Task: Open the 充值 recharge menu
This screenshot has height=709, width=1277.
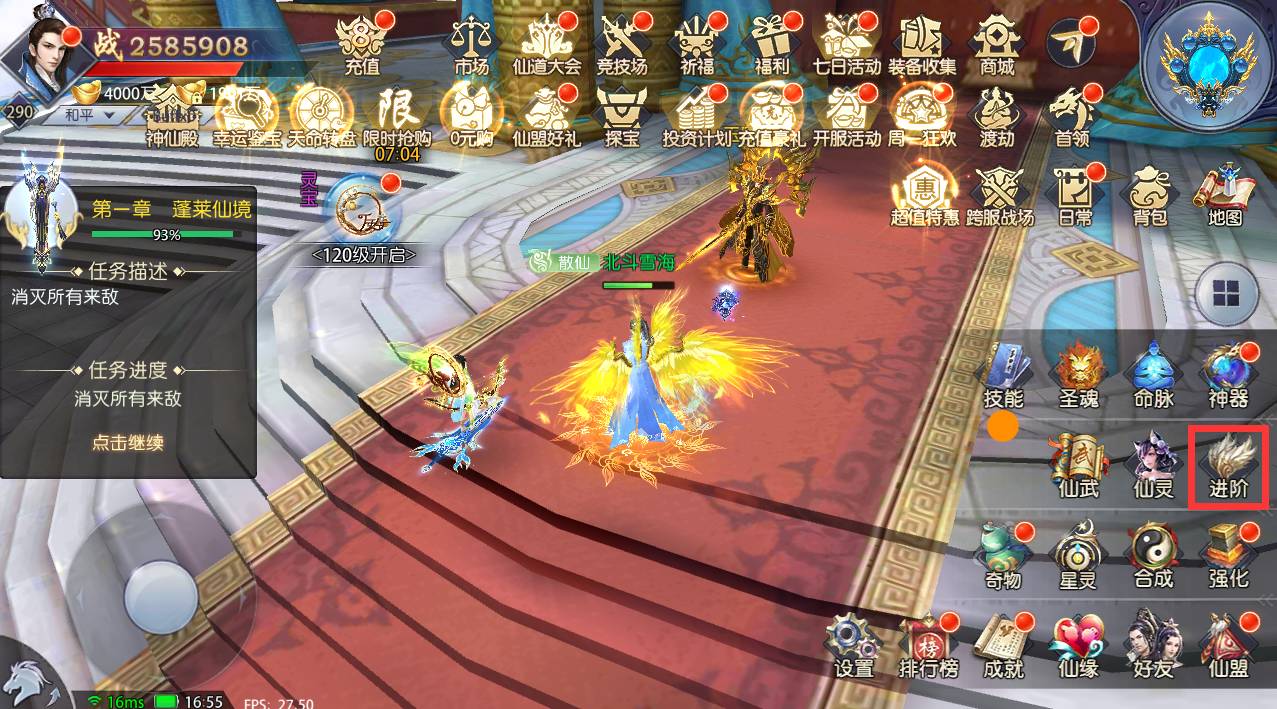Action: [x=362, y=44]
